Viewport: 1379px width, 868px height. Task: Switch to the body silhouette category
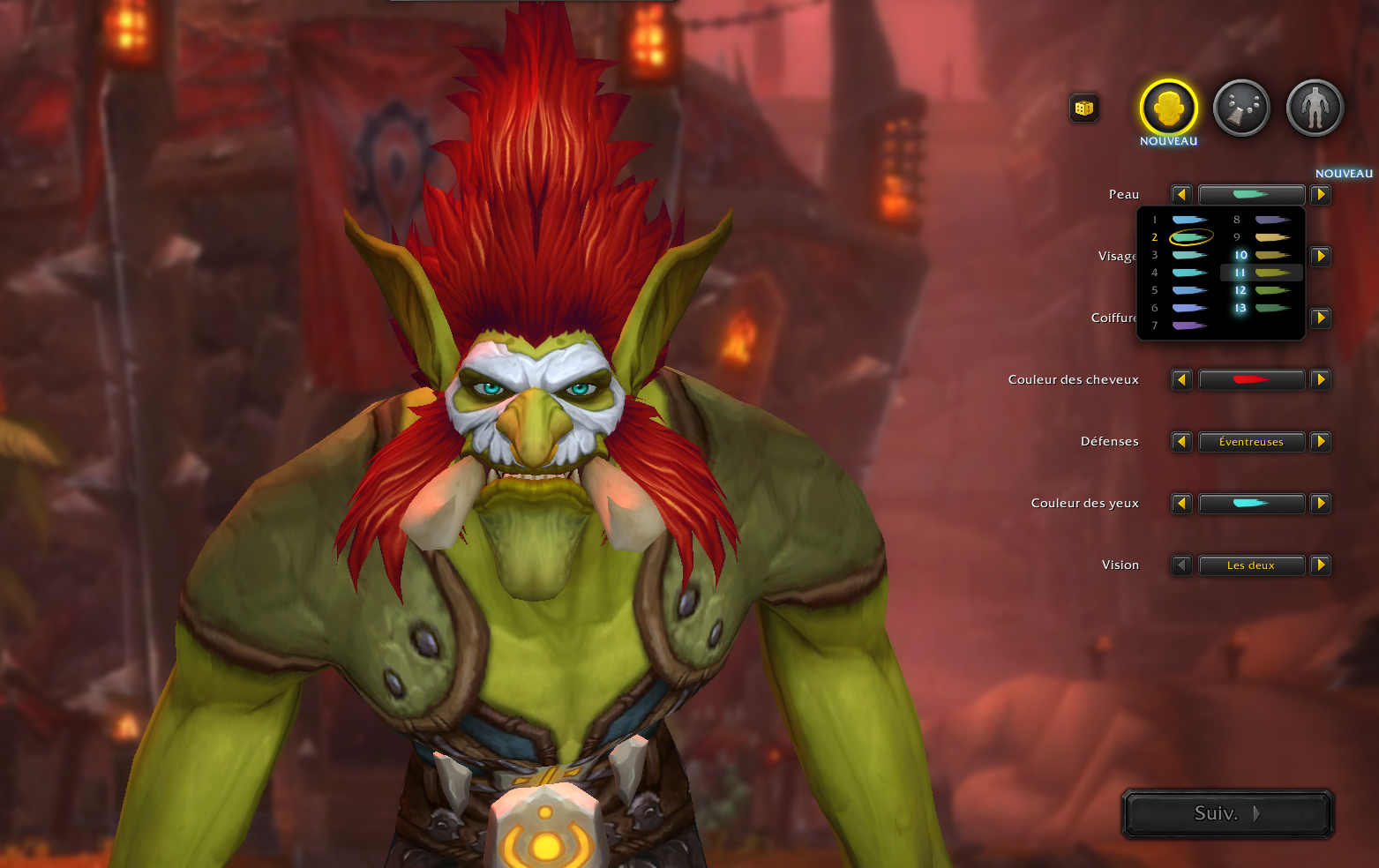pyautogui.click(x=1315, y=108)
